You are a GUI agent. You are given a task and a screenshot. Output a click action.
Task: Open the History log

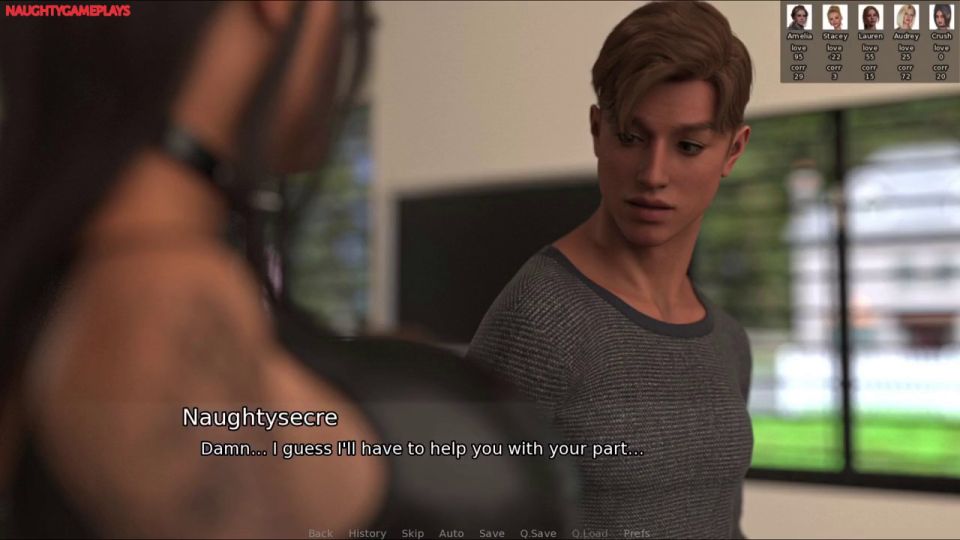coord(367,533)
